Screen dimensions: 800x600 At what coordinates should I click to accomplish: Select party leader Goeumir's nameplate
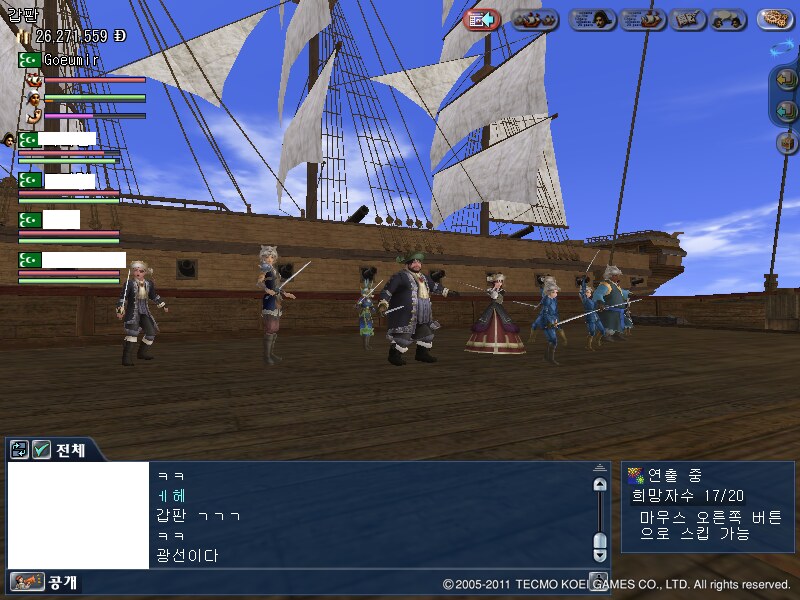(x=69, y=60)
